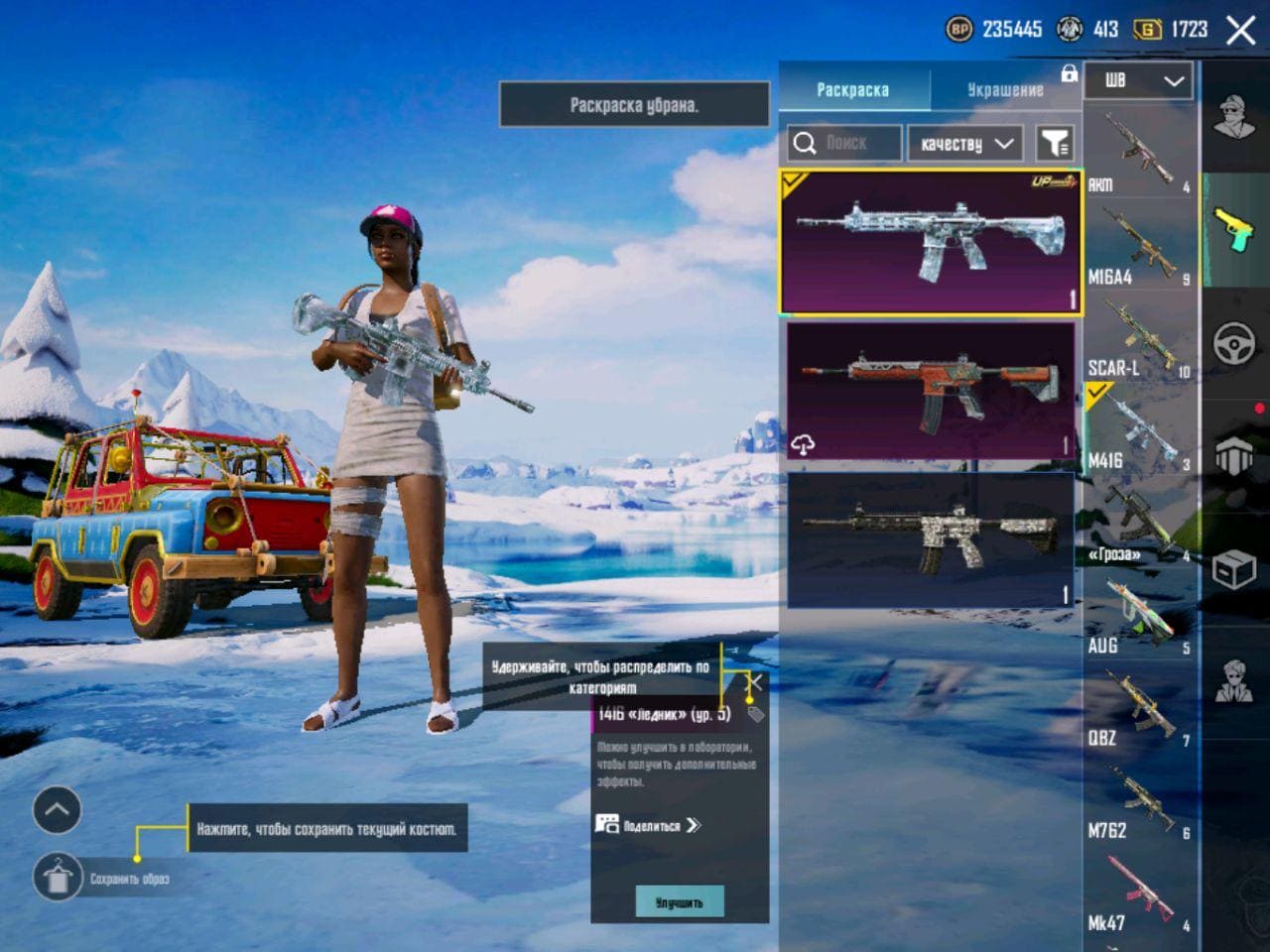The height and width of the screenshot is (952, 1270).
Task: Select the red-orange M416 skin tile
Action: coord(930,391)
